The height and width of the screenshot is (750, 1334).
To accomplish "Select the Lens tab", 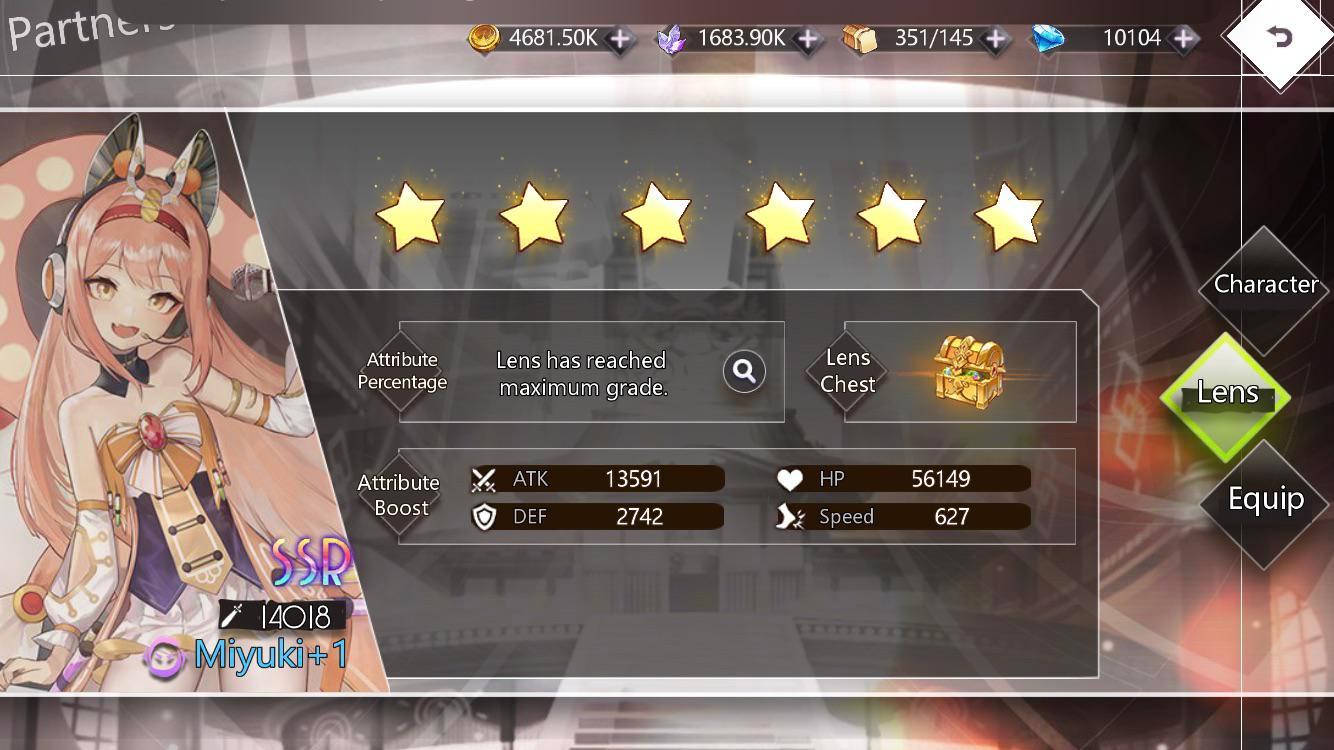I will coord(1227,394).
